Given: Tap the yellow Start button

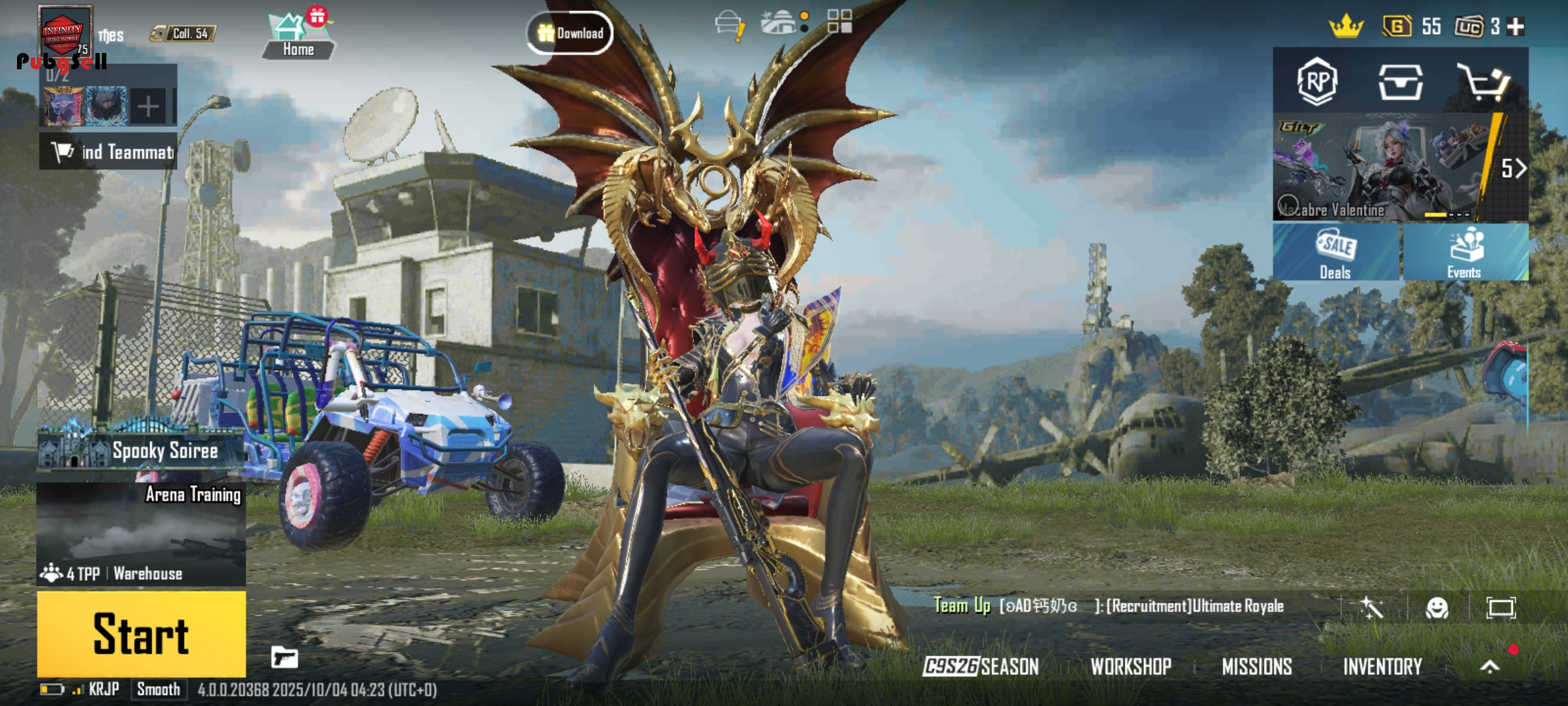Looking at the screenshot, I should click(141, 633).
